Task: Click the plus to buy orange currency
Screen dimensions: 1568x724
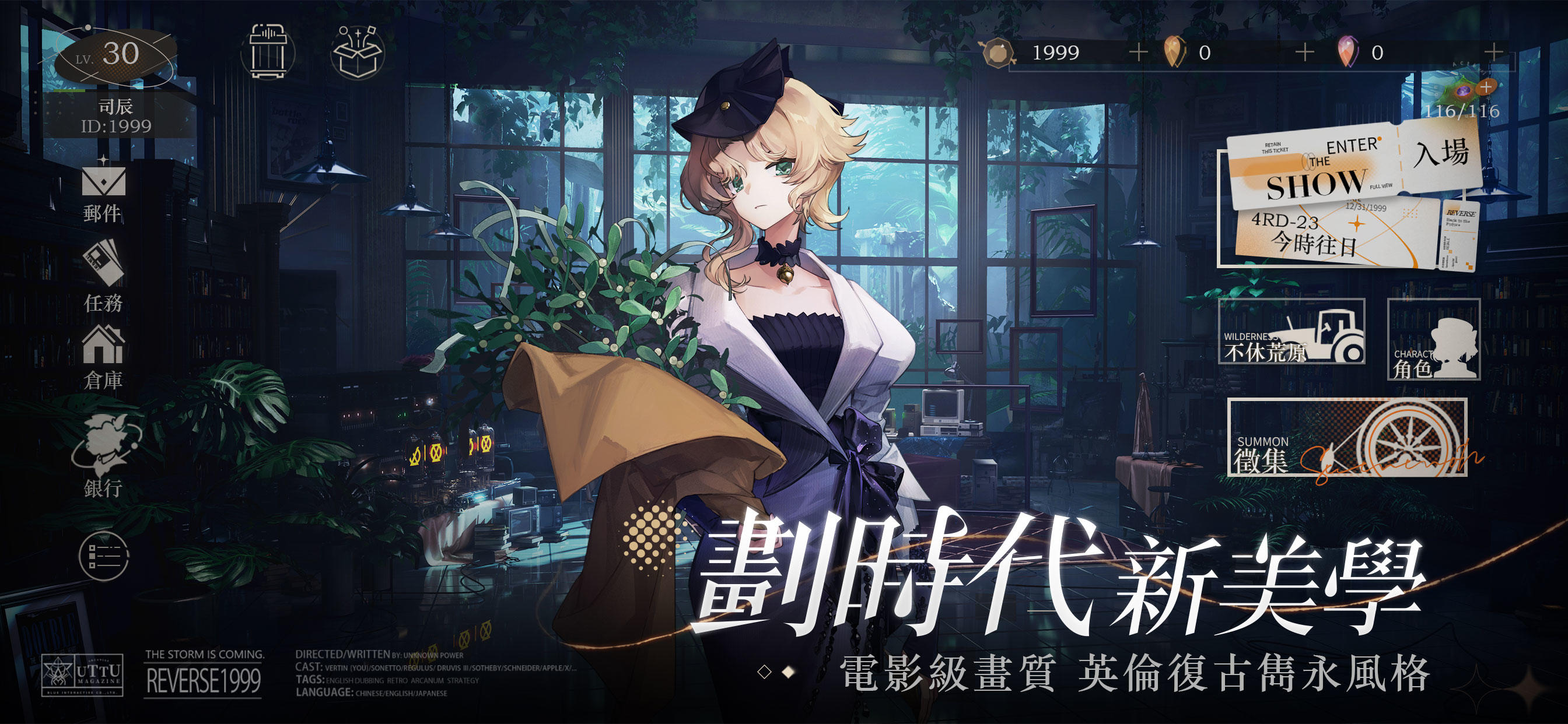Action: [x=1138, y=52]
